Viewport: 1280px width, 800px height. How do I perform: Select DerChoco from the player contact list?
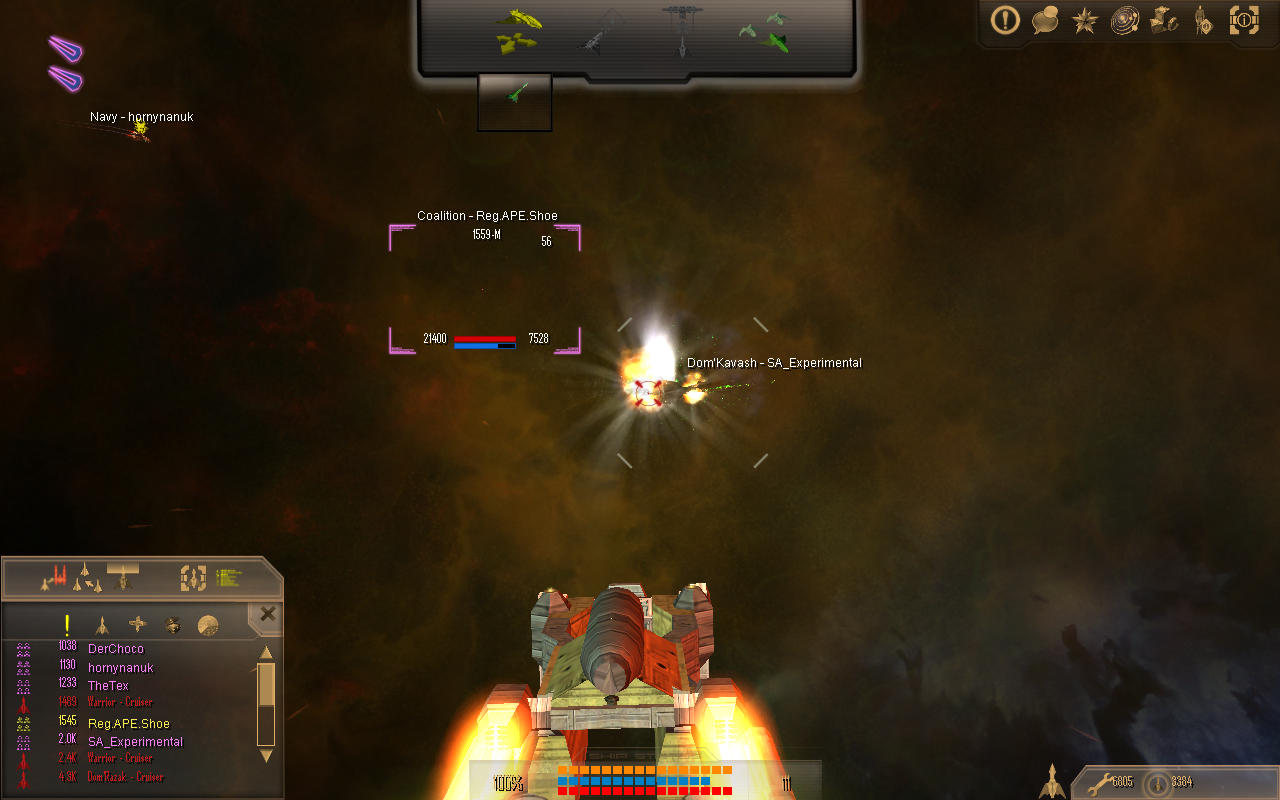click(115, 648)
